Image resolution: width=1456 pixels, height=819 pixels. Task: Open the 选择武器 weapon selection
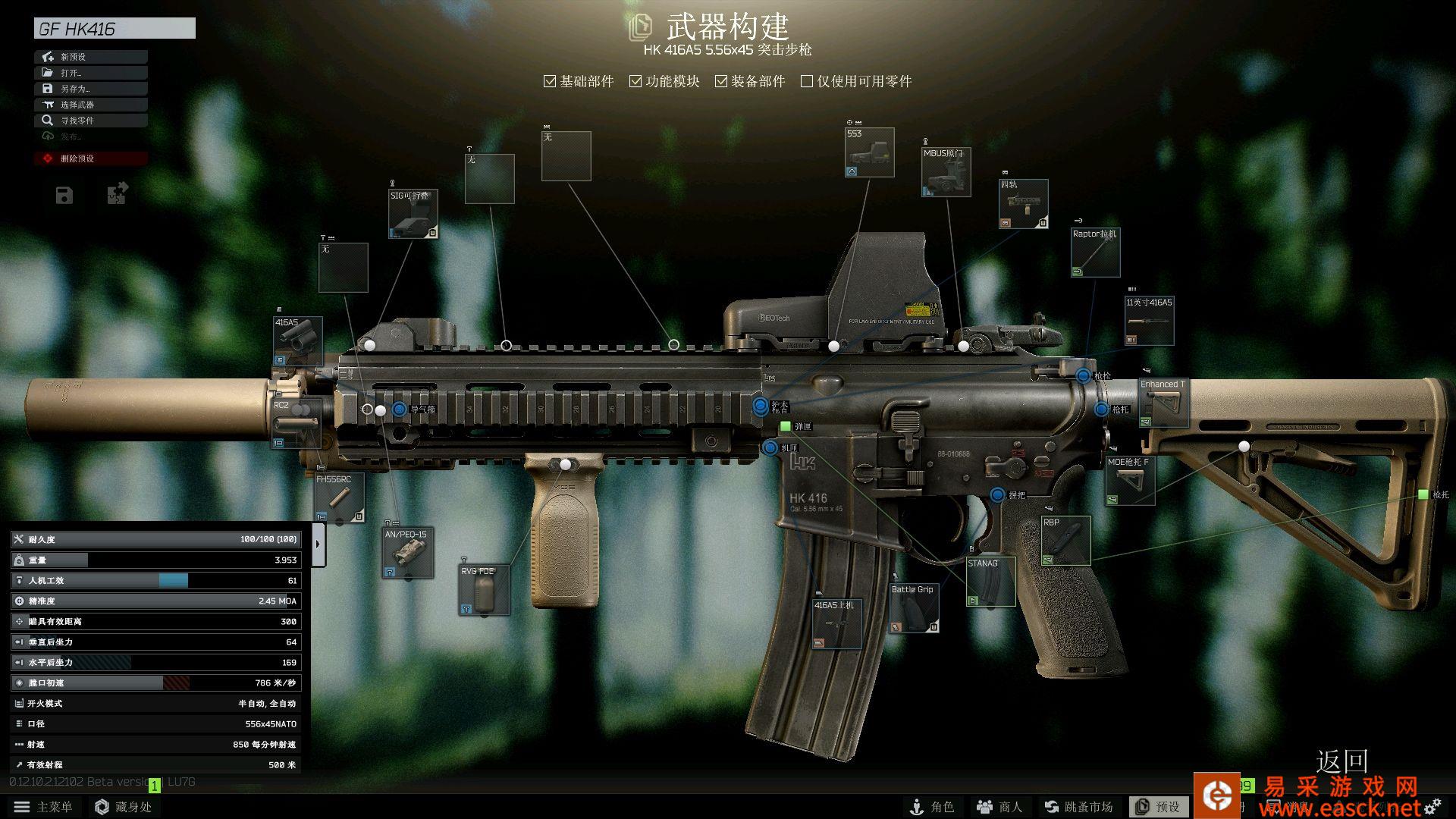click(90, 105)
